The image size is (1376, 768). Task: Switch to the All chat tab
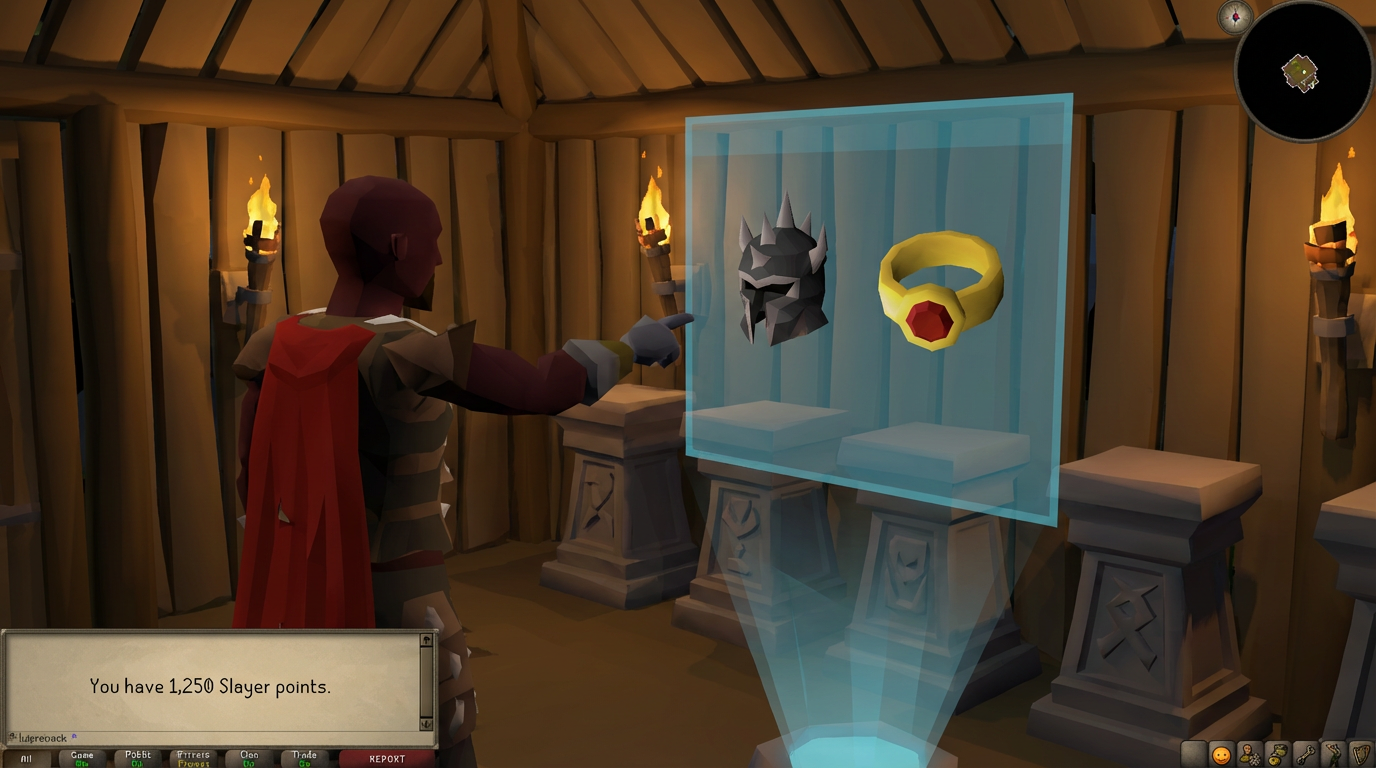click(x=26, y=757)
